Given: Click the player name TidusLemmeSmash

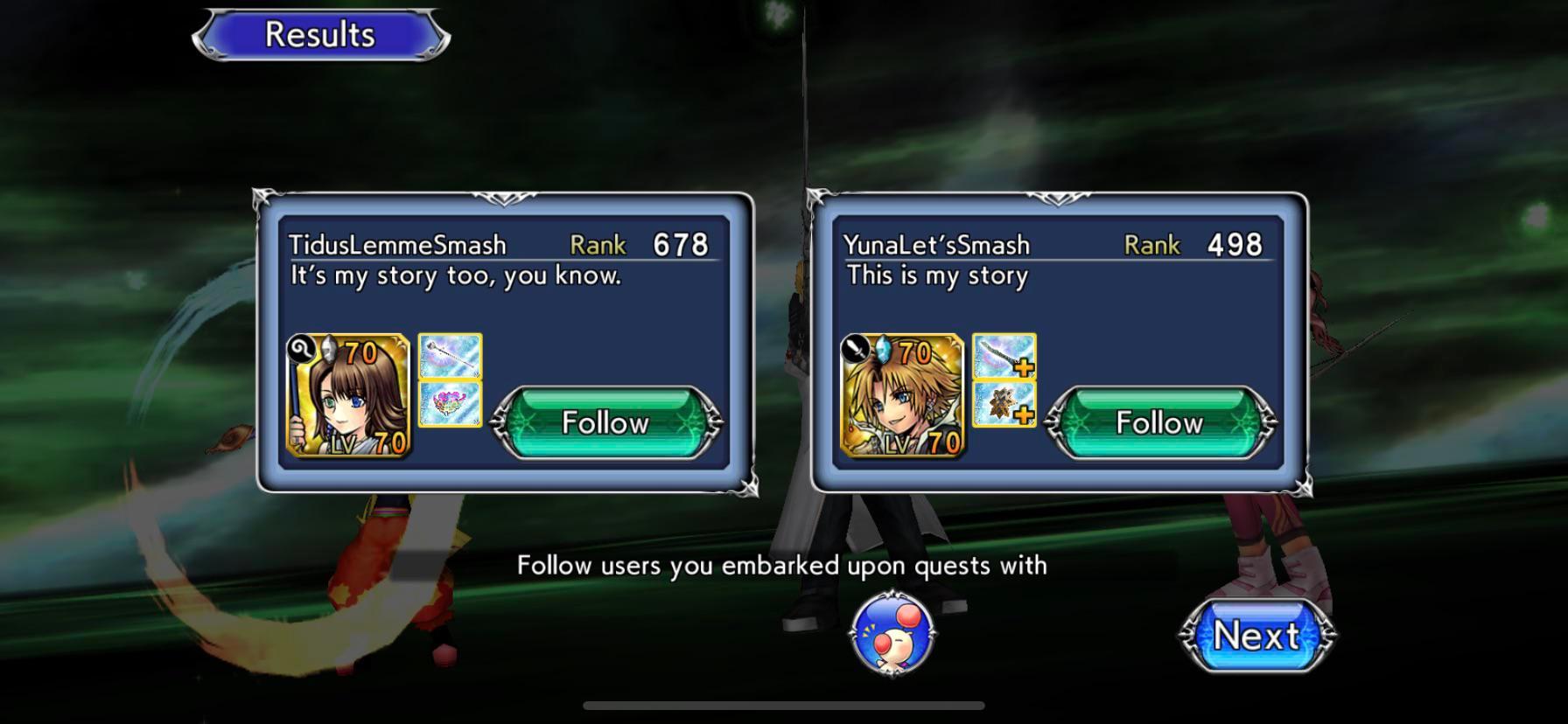Looking at the screenshot, I should click(395, 245).
